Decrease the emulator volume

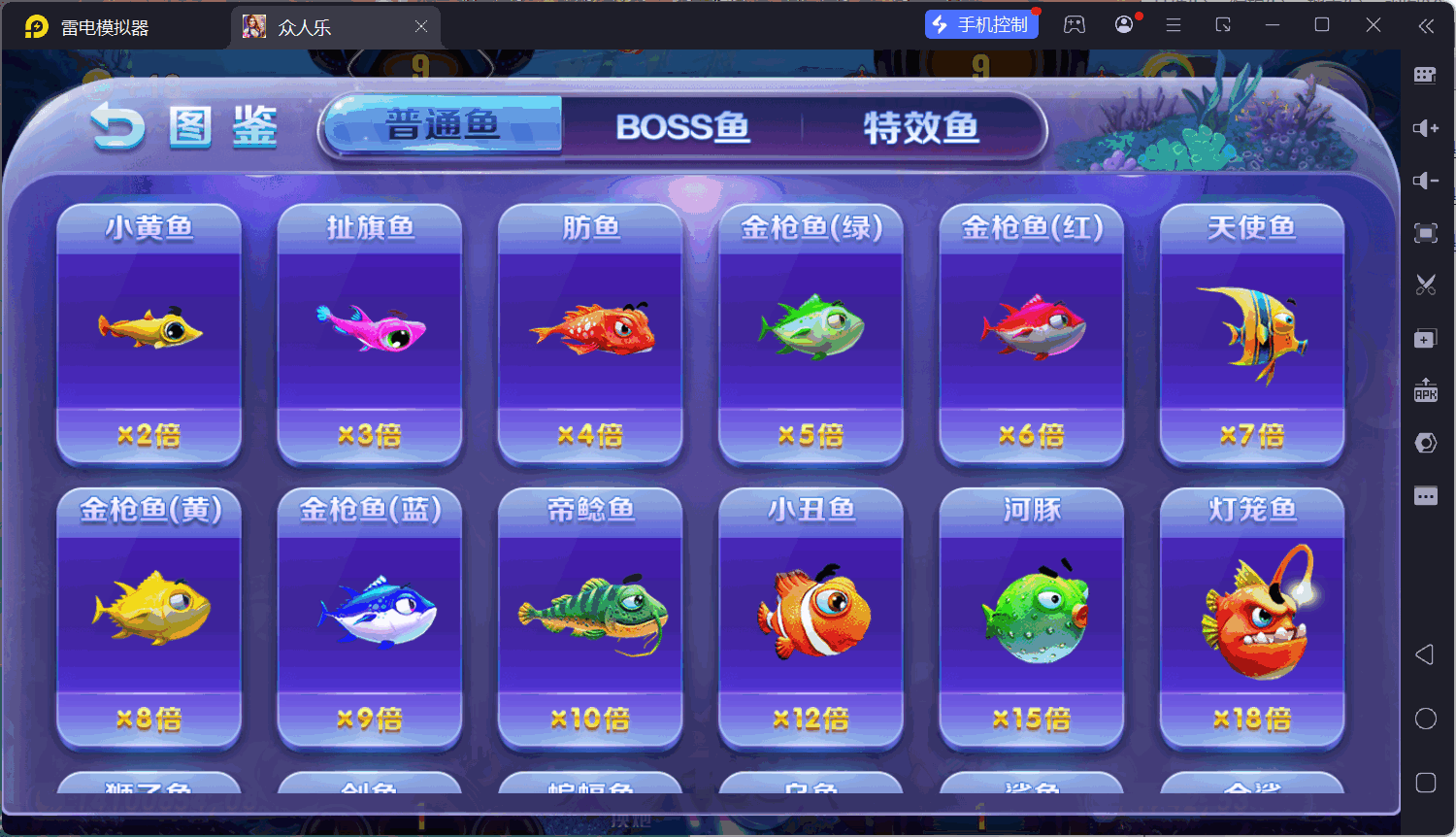click(x=1426, y=180)
